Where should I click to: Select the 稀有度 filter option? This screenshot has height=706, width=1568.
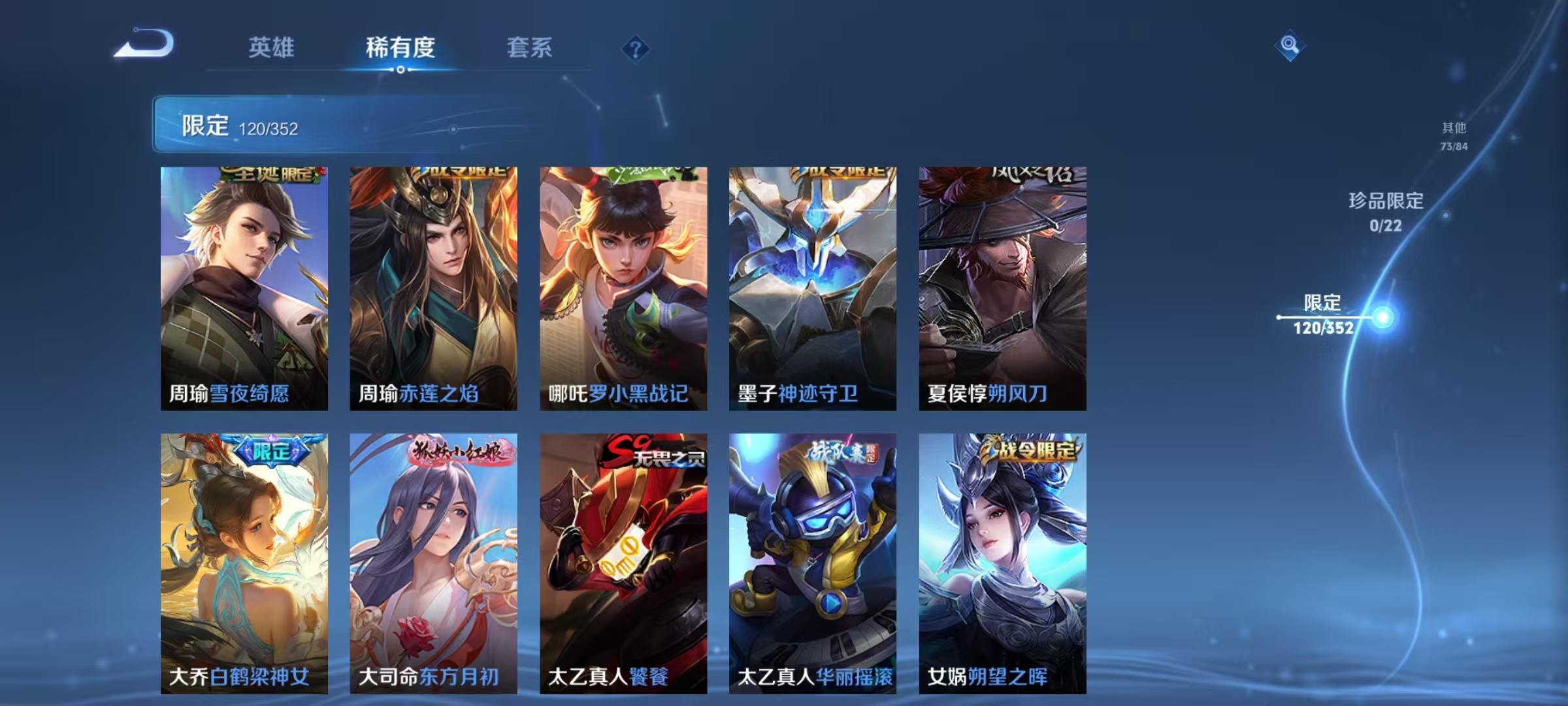pyautogui.click(x=400, y=48)
